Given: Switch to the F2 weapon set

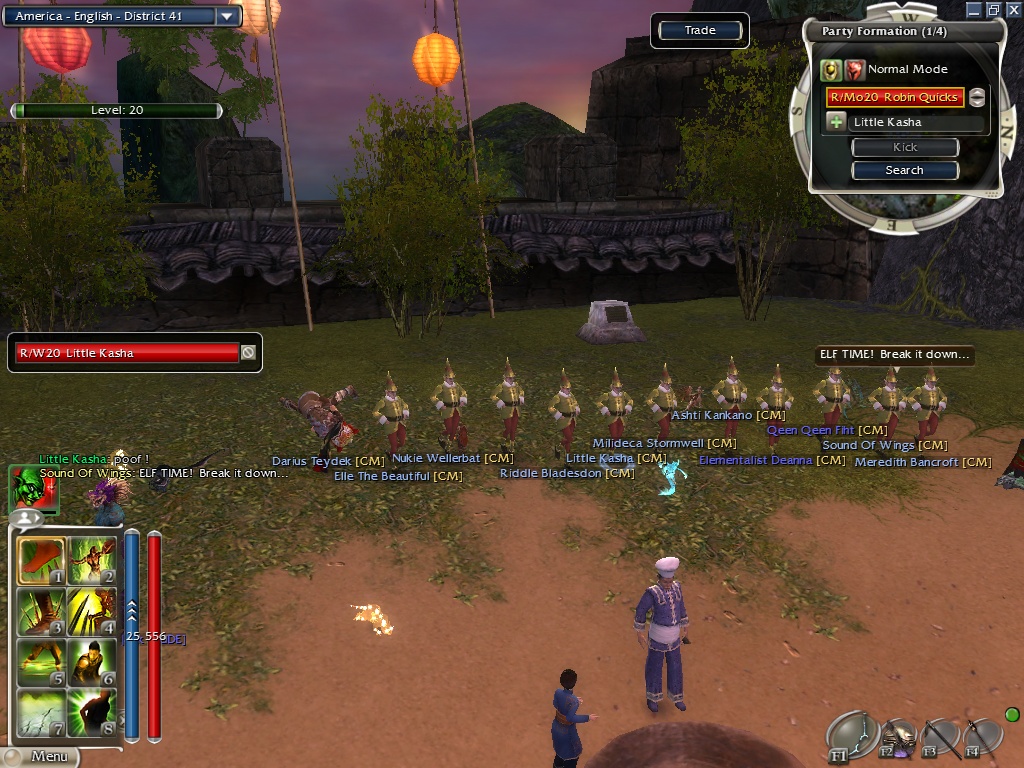Looking at the screenshot, I should (897, 738).
